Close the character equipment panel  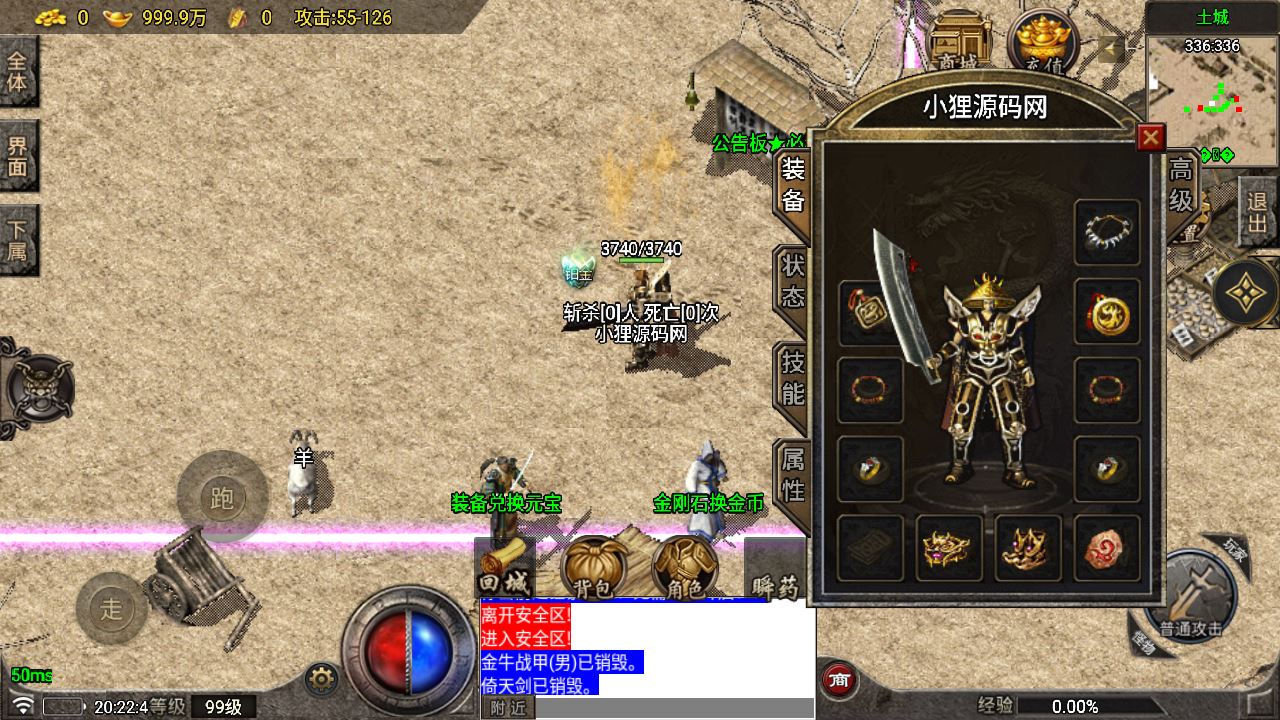tap(1151, 138)
